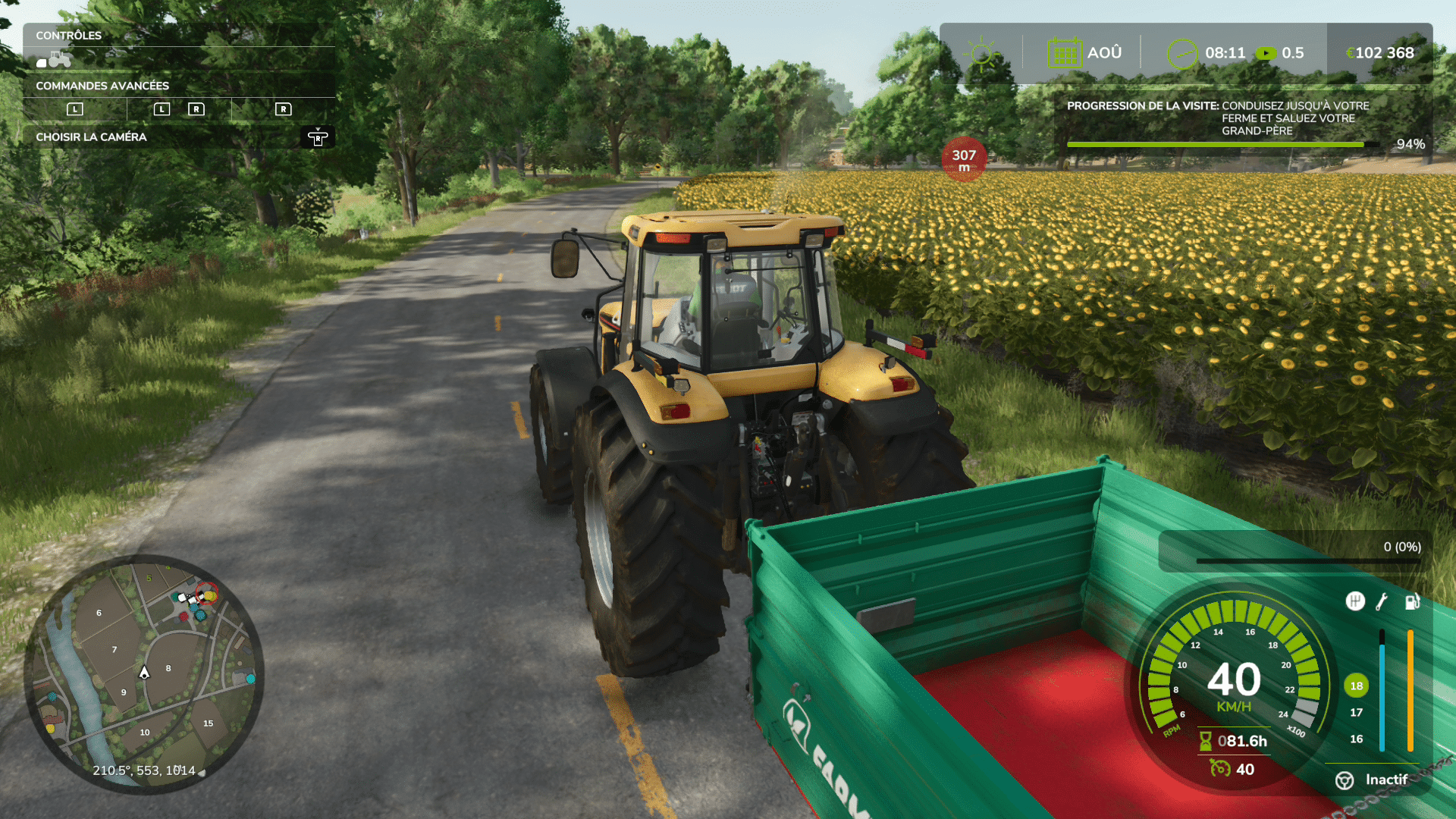The height and width of the screenshot is (819, 1456).
Task: Open the sunny weather forecast icon
Action: [981, 54]
